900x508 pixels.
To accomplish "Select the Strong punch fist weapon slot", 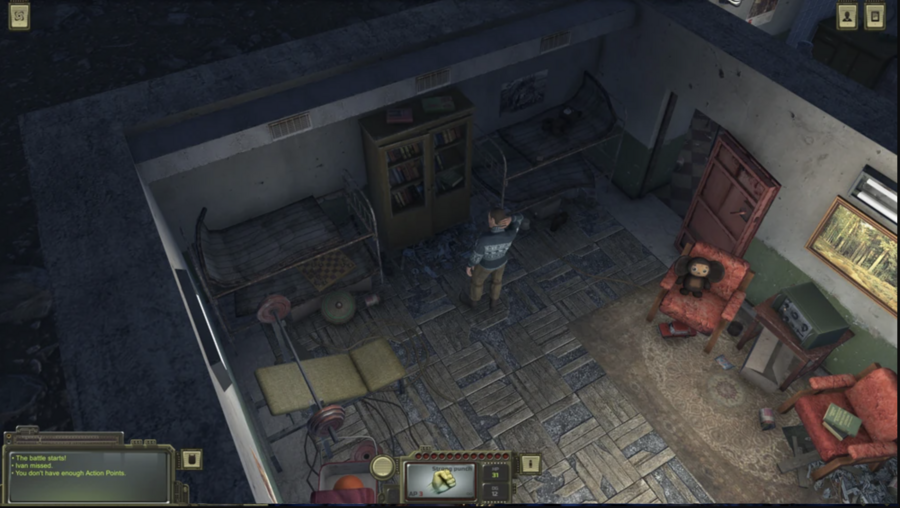I will tap(442, 480).
